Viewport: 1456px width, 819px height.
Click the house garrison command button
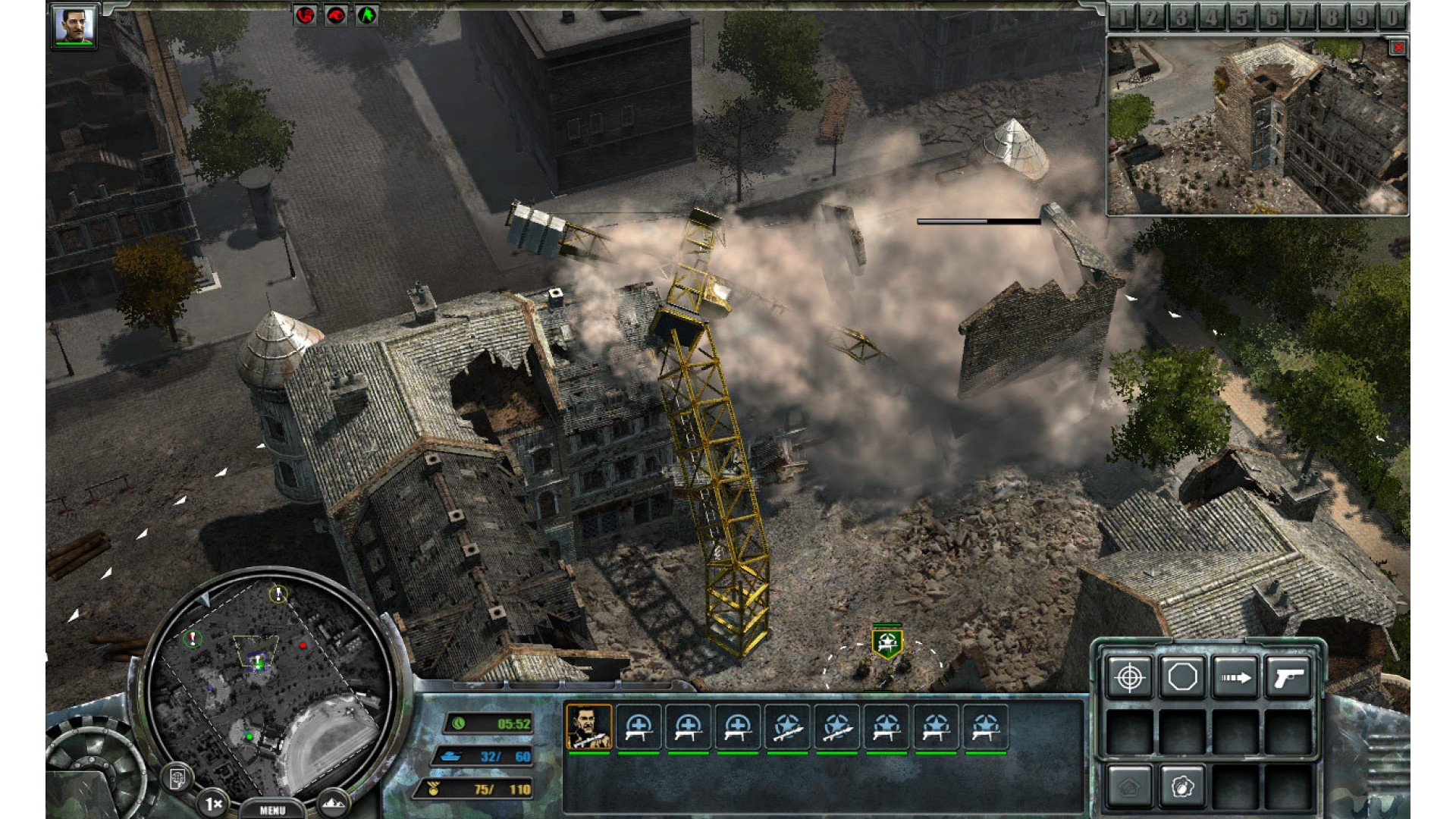click(1129, 786)
